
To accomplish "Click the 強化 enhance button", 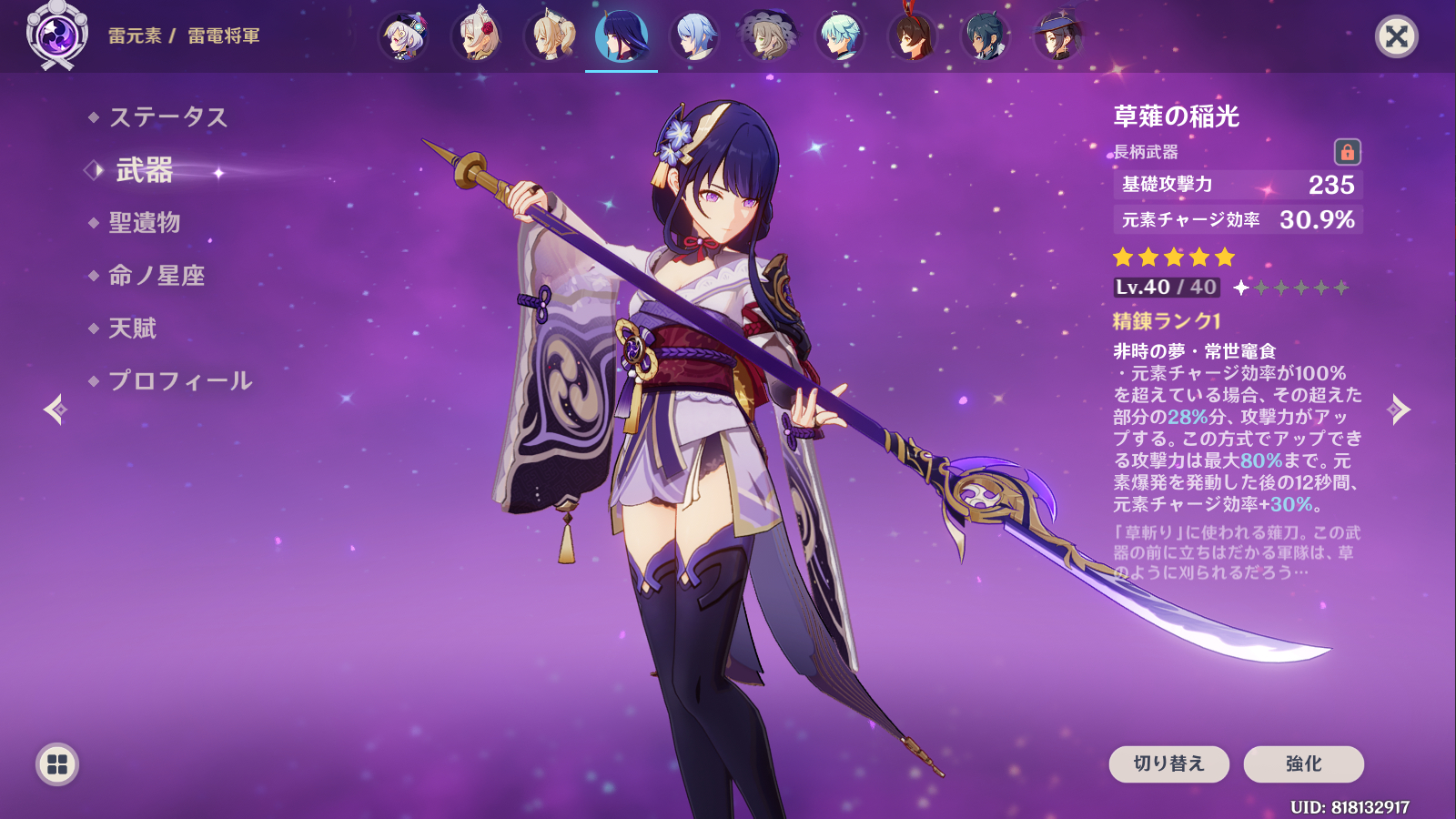I will 1303,763.
